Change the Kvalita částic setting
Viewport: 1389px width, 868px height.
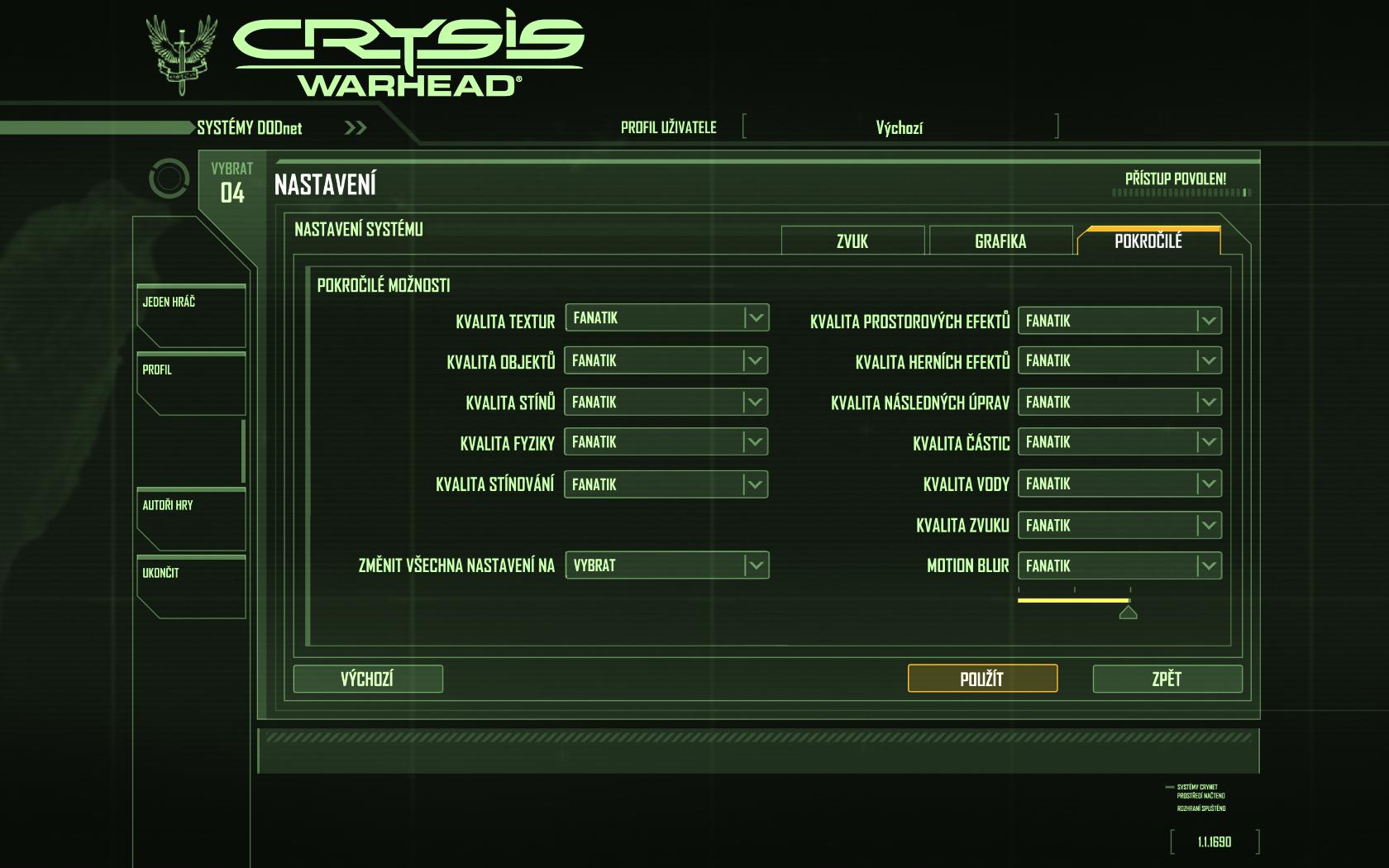click(1119, 442)
